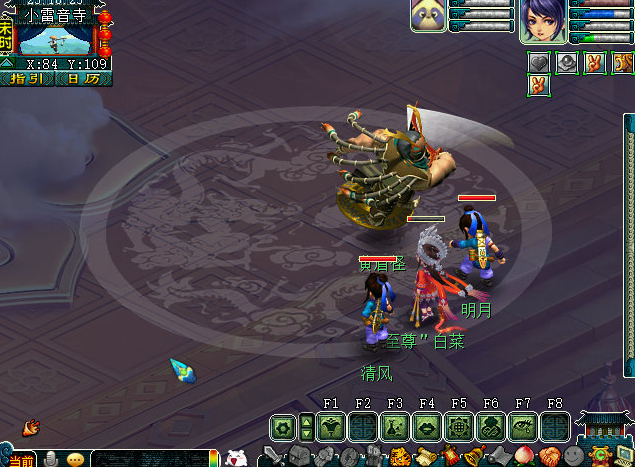This screenshot has height=467, width=635.
Task: Open the 指引 guide button
Action: 27,78
